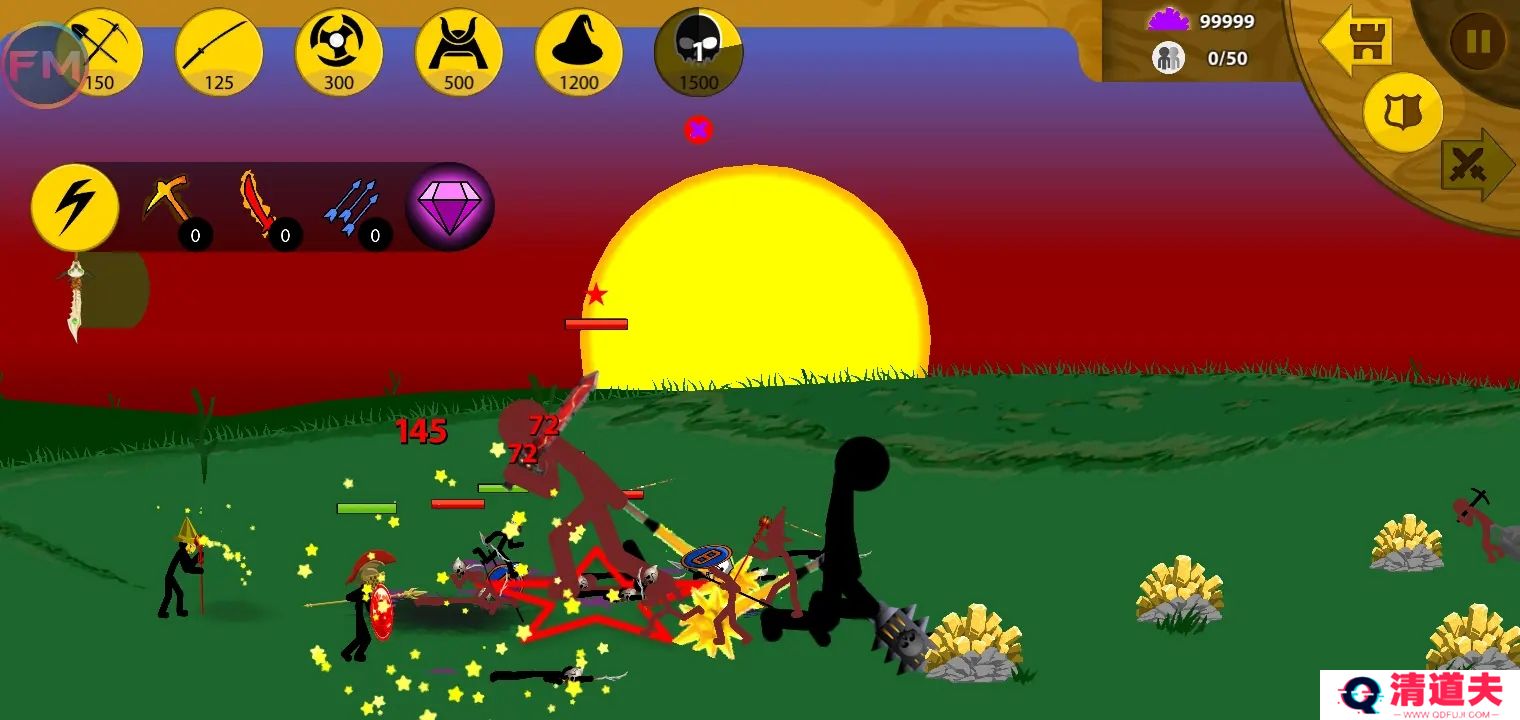The image size is (1520, 720).
Task: Set army to defend with shield button
Action: pyautogui.click(x=1403, y=112)
